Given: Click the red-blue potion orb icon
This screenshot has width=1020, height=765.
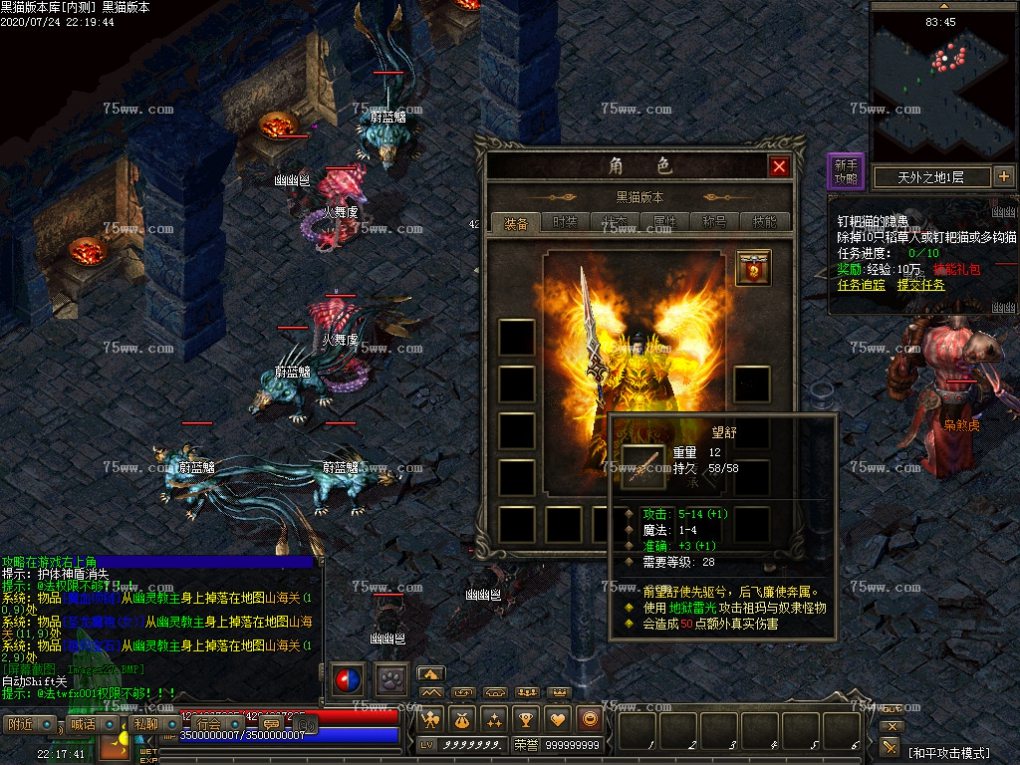Looking at the screenshot, I should 348,680.
